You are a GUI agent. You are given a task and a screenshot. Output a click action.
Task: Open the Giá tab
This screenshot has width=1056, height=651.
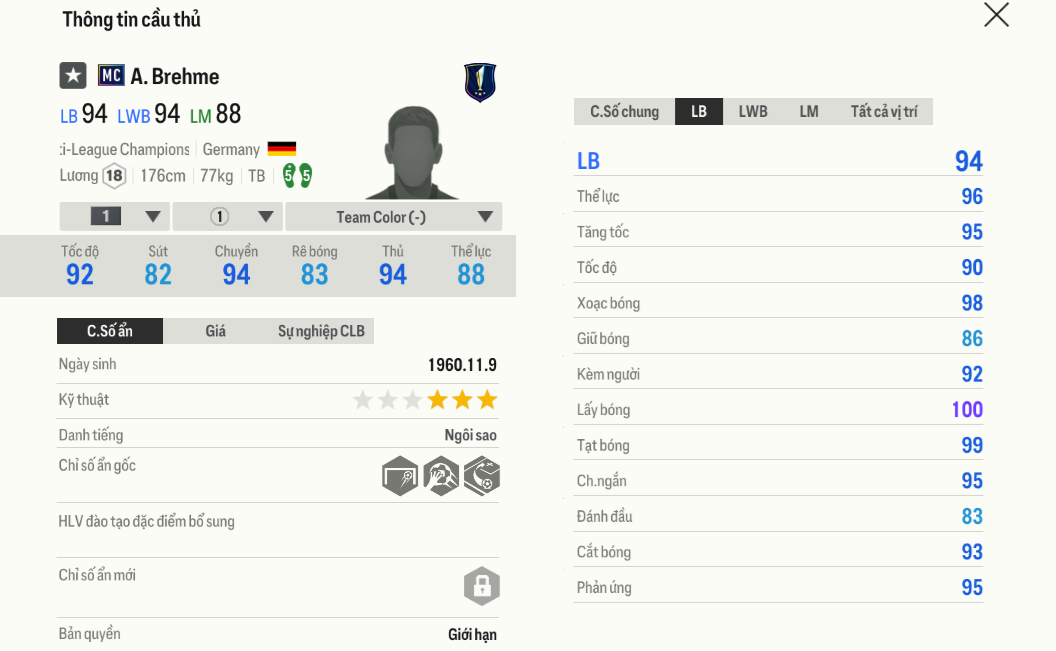[x=215, y=331]
